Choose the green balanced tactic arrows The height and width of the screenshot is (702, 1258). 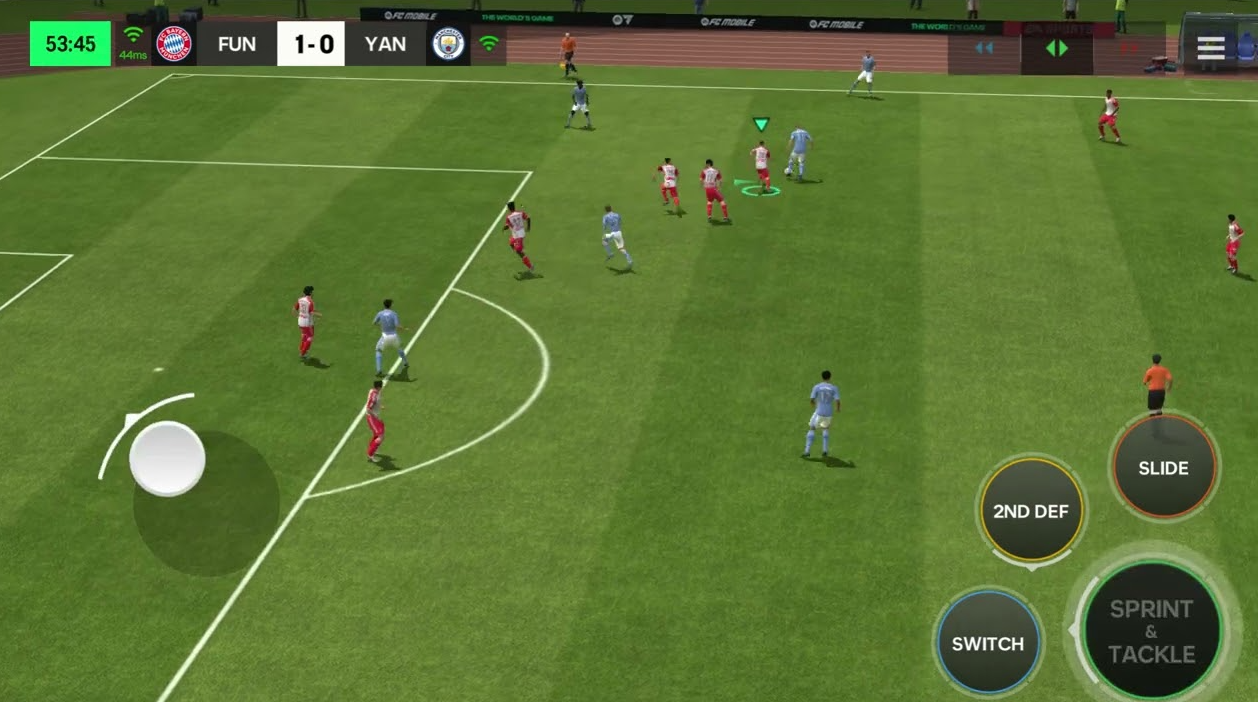coord(1057,48)
